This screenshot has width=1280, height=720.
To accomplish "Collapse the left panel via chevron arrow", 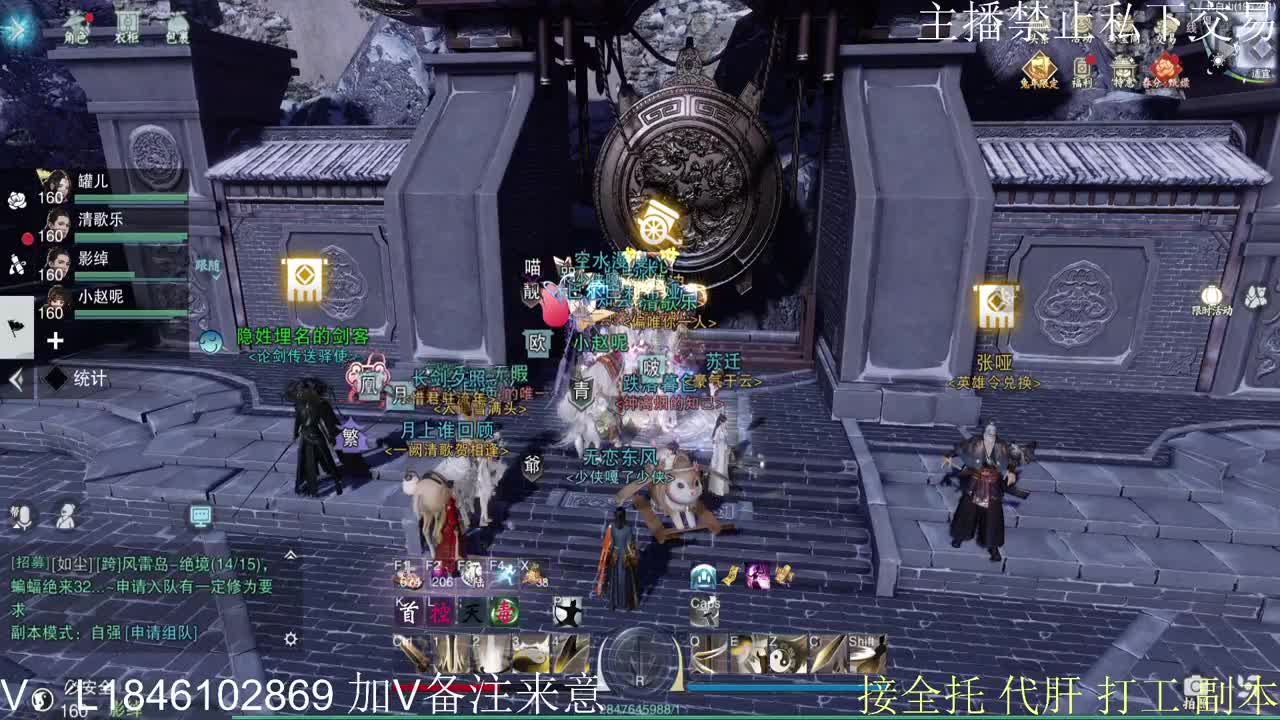I will 17,376.
